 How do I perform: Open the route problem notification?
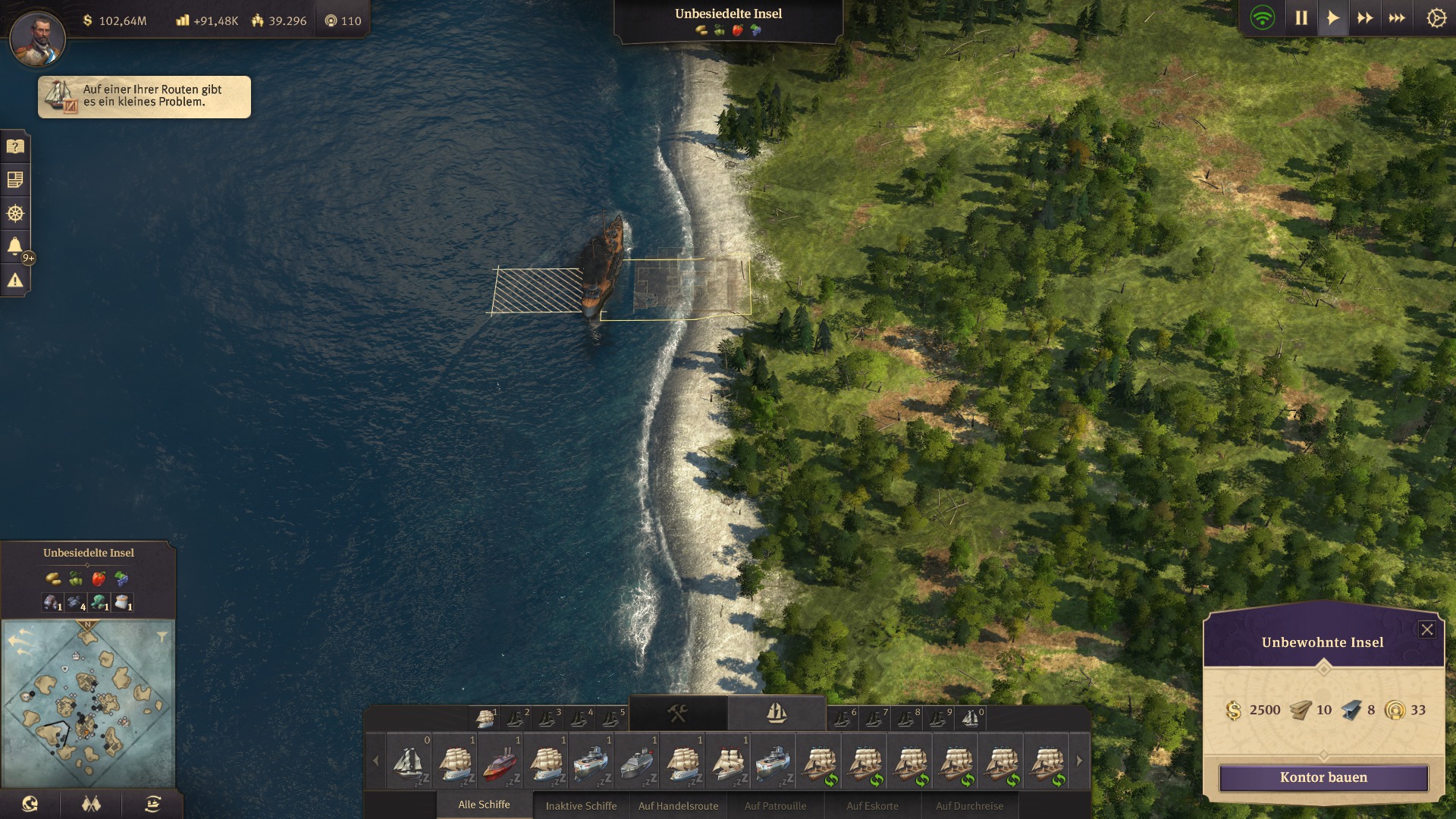[x=144, y=96]
